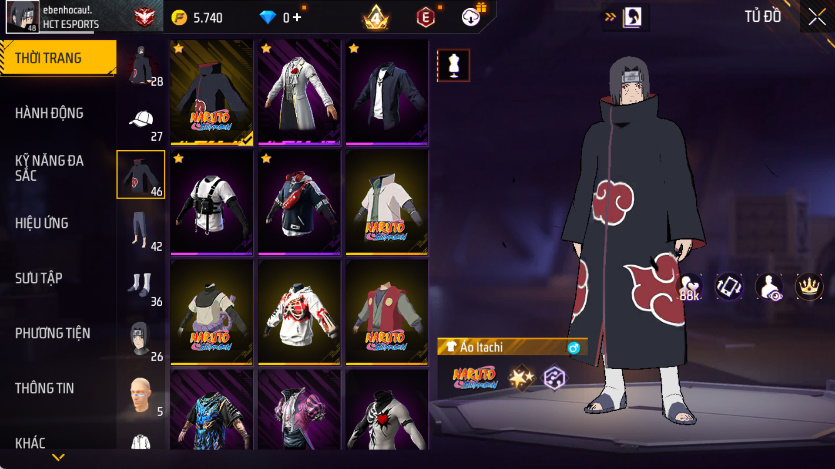Image resolution: width=835 pixels, height=469 pixels.
Task: Go to the SƯU TẬP tab
Action: pos(57,278)
